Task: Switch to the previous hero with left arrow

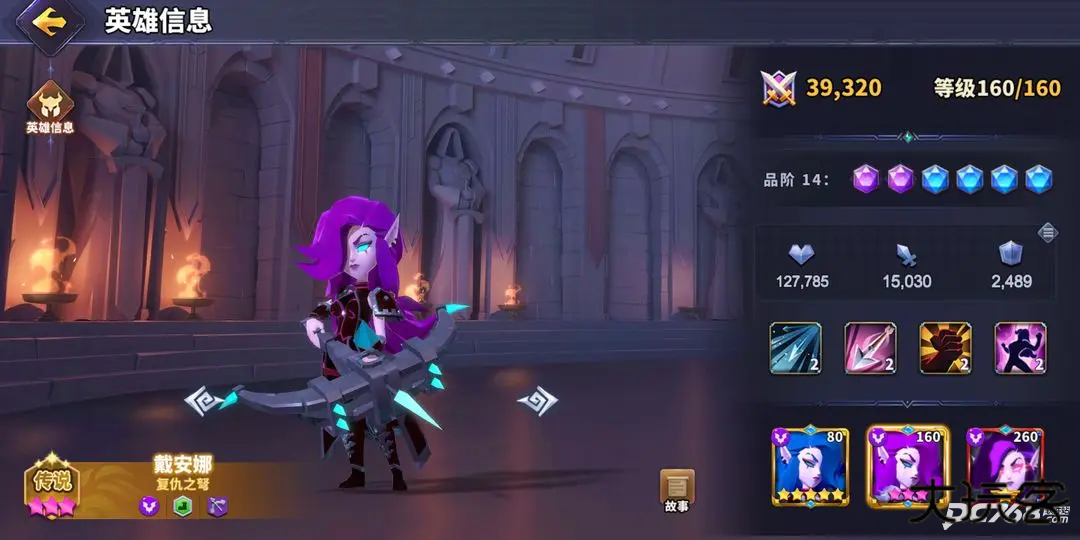Action: tap(204, 401)
